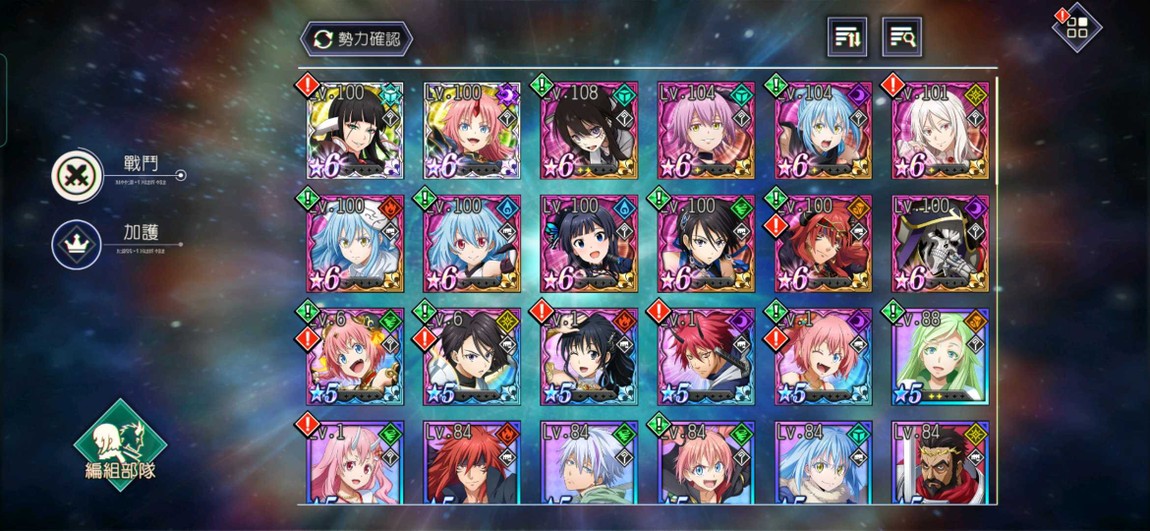
Task: Open the four-square menu icon
Action: tap(1076, 27)
